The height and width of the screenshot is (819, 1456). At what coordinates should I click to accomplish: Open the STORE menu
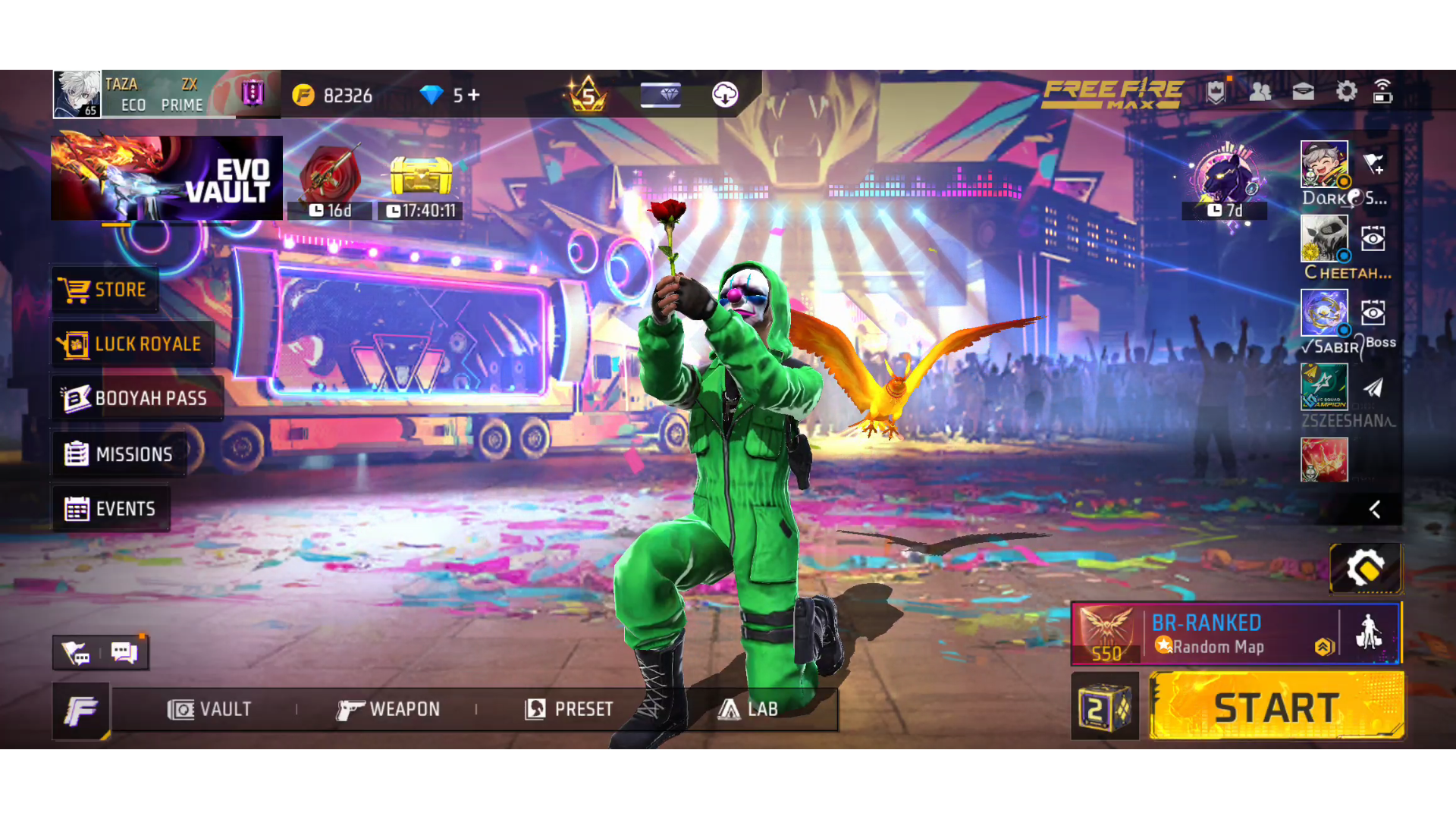105,290
